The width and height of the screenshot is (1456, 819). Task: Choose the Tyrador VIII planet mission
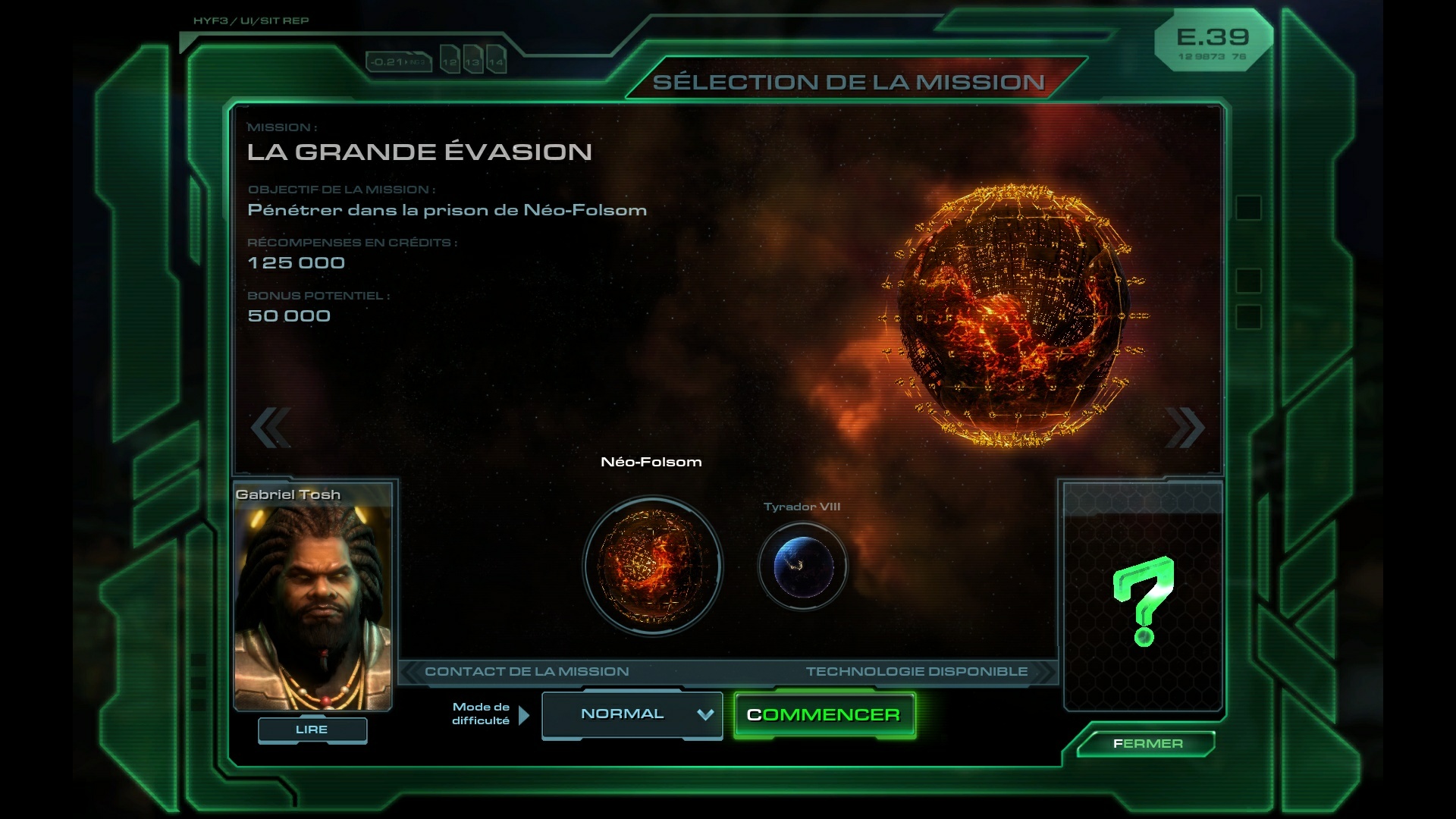pos(802,566)
